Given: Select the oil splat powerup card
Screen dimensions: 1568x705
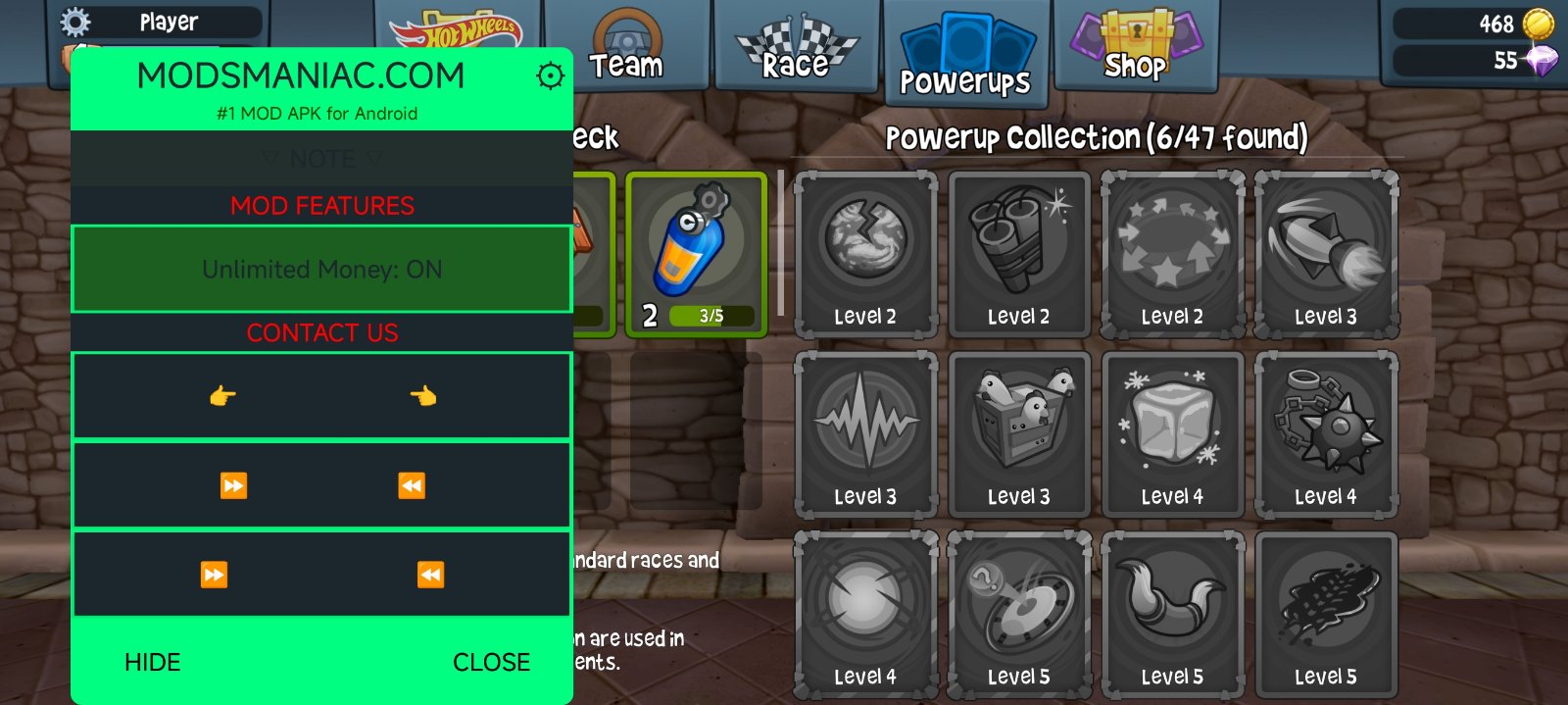Looking at the screenshot, I should click(1325, 613).
